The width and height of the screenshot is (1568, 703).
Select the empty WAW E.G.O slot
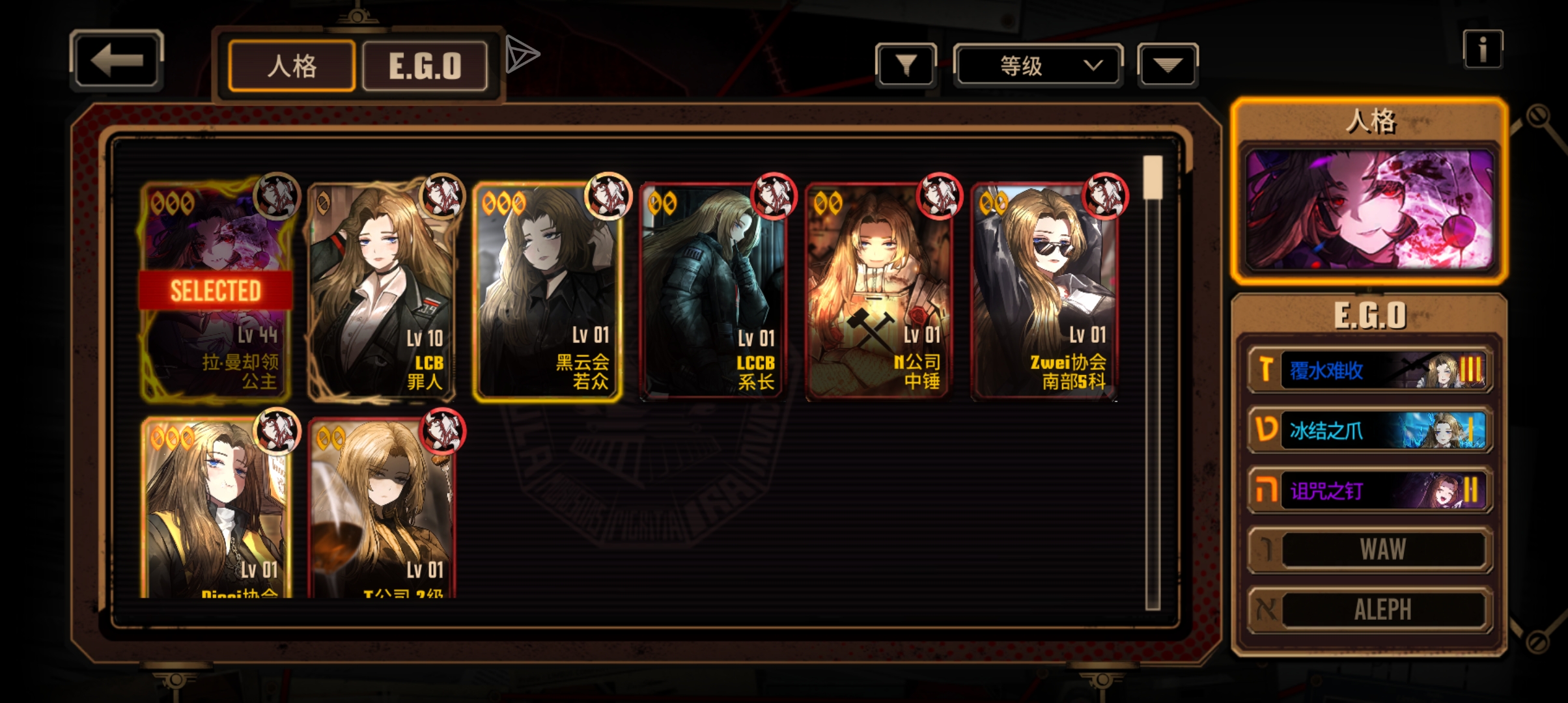[1370, 550]
